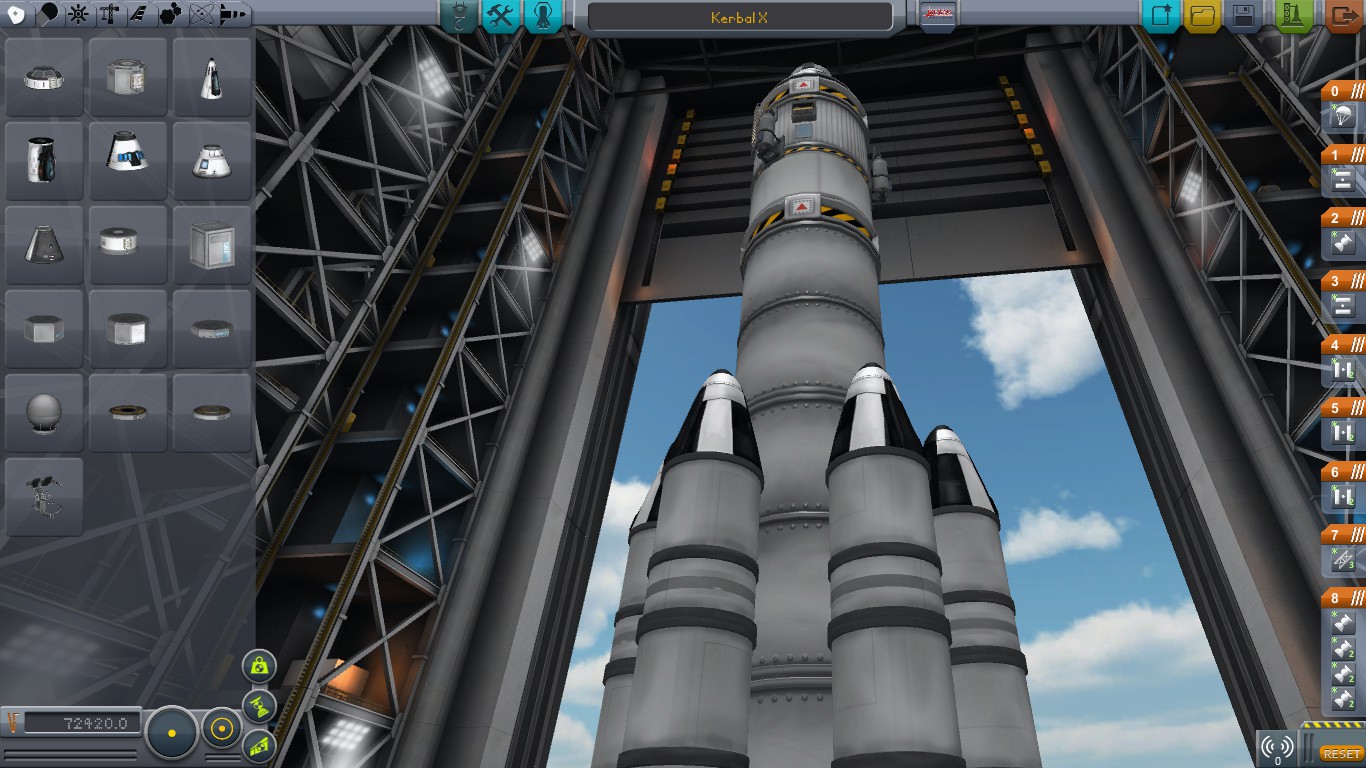Open the Action Groups wrench-and-hammer mode
This screenshot has width=1366, height=768.
click(x=500, y=16)
